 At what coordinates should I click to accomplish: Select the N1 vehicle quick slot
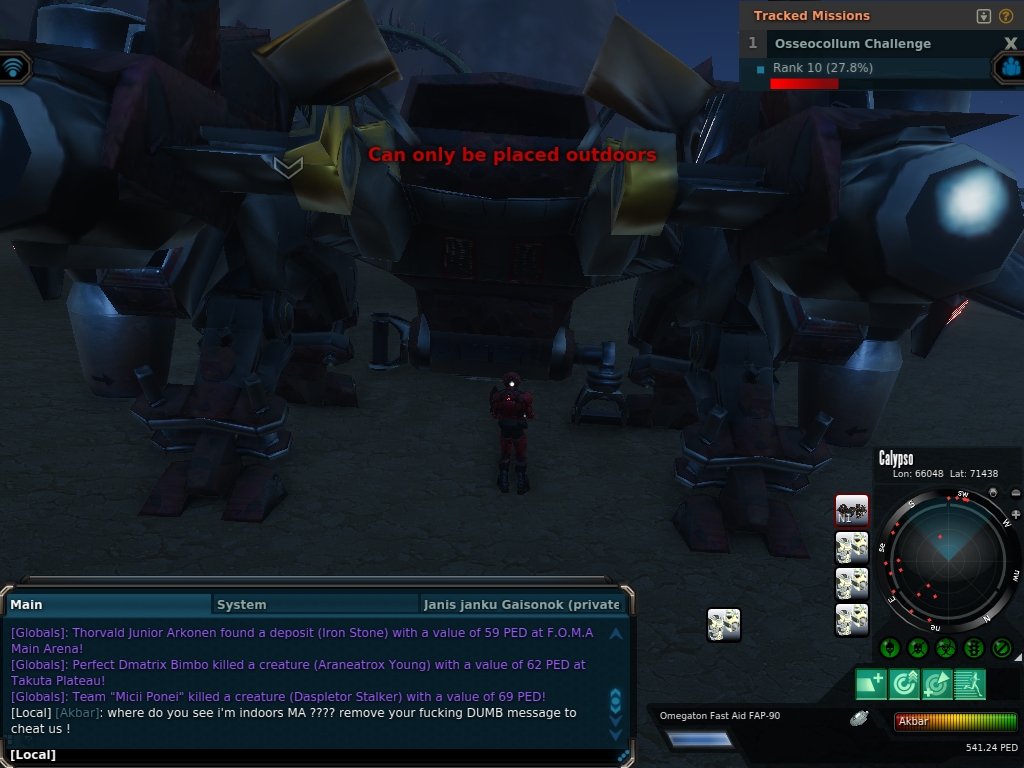tap(852, 510)
